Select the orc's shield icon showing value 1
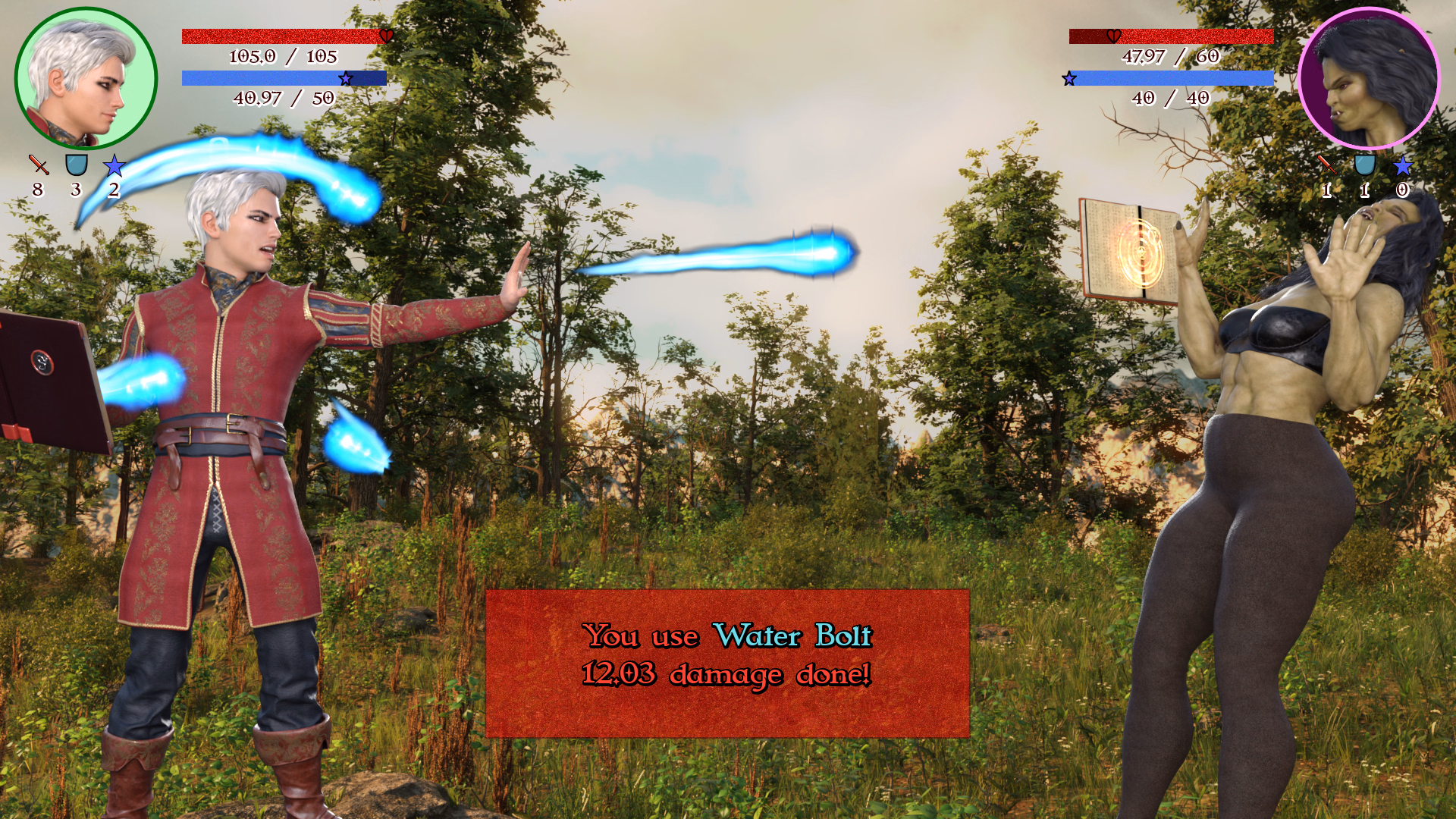 tap(1365, 164)
